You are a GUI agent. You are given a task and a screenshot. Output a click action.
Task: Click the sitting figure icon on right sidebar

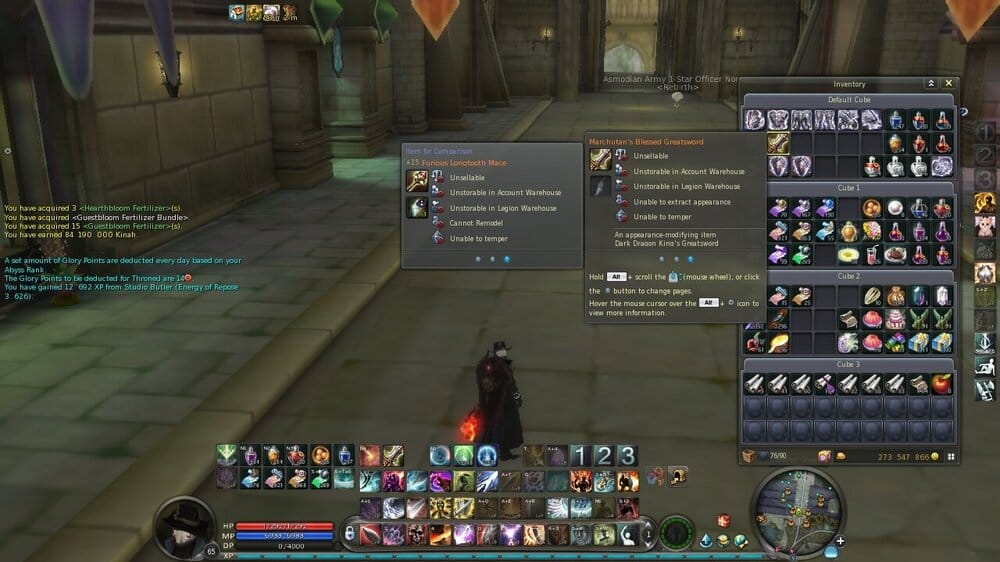click(x=985, y=365)
